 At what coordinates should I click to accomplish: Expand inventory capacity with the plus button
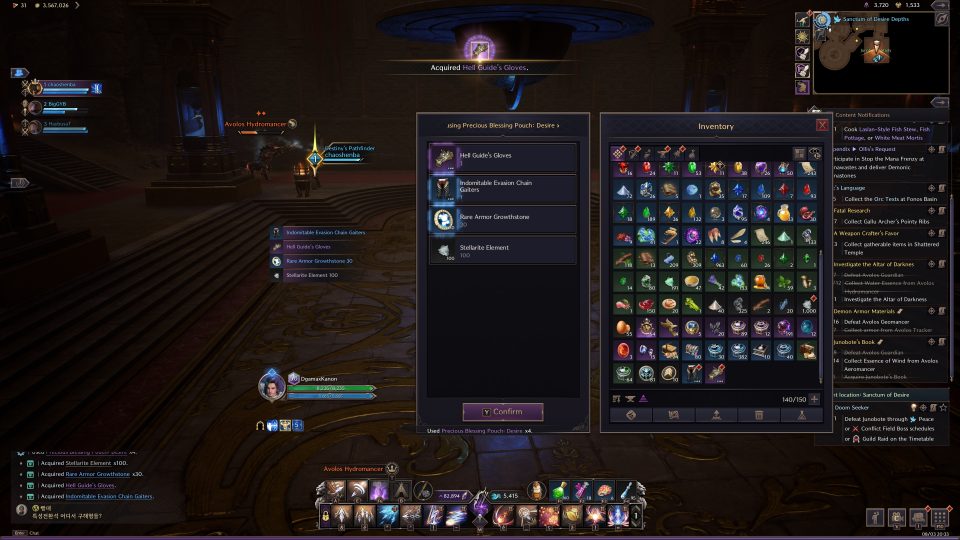(x=814, y=399)
